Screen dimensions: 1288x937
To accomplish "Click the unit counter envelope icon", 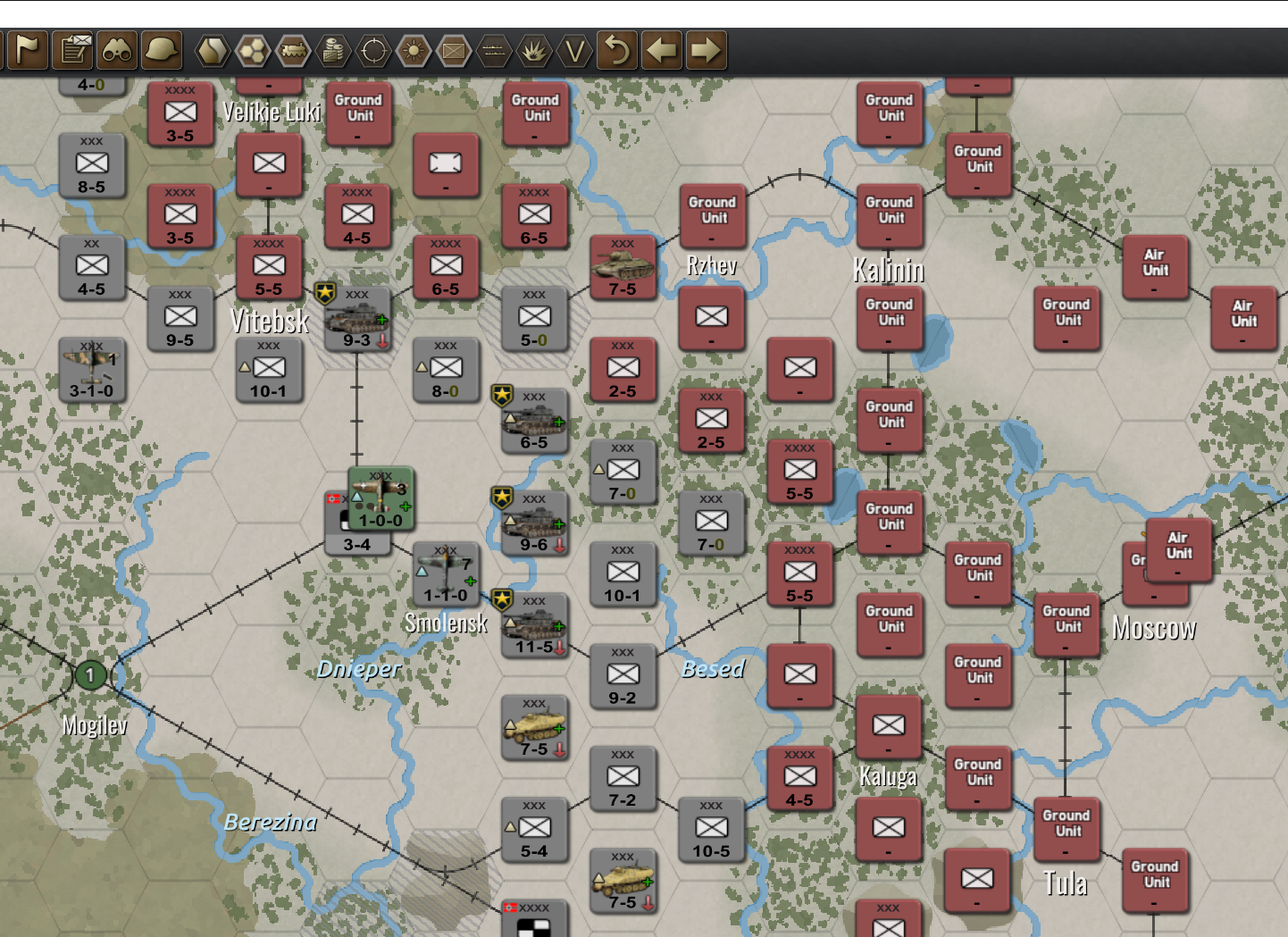I will 453,51.
